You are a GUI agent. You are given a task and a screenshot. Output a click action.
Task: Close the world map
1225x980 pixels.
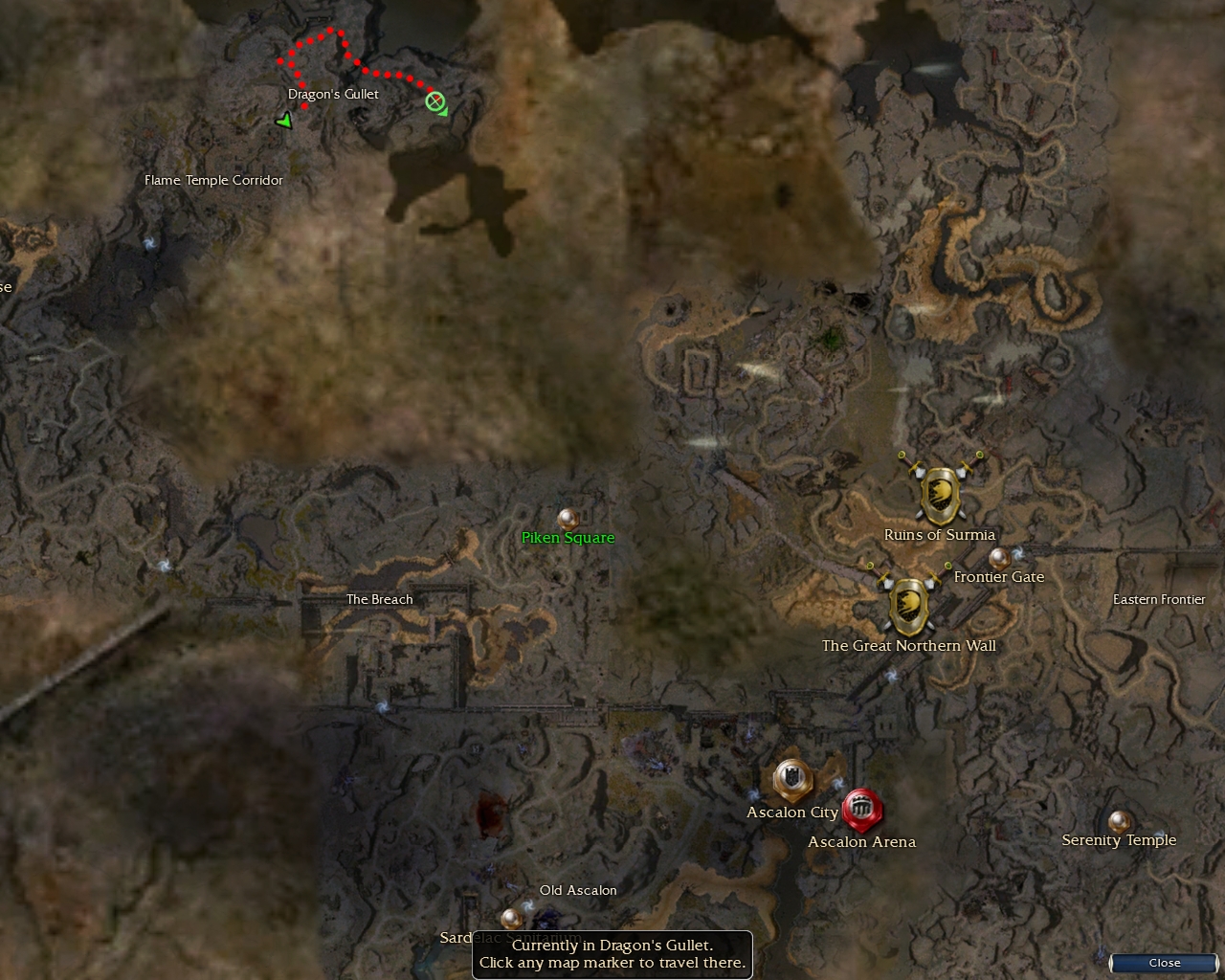(1164, 963)
